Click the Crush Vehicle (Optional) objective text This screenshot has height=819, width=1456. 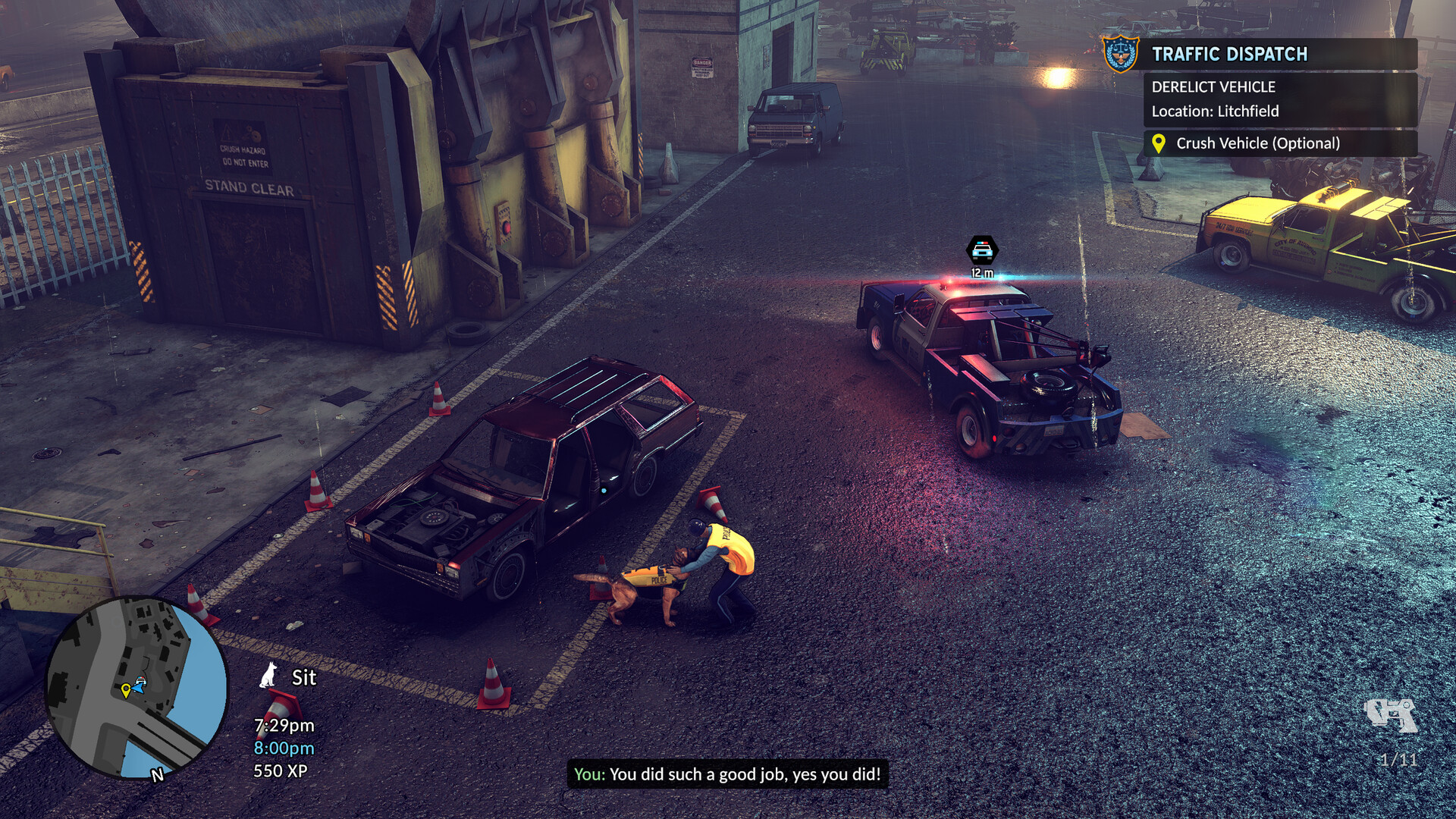tap(1258, 142)
